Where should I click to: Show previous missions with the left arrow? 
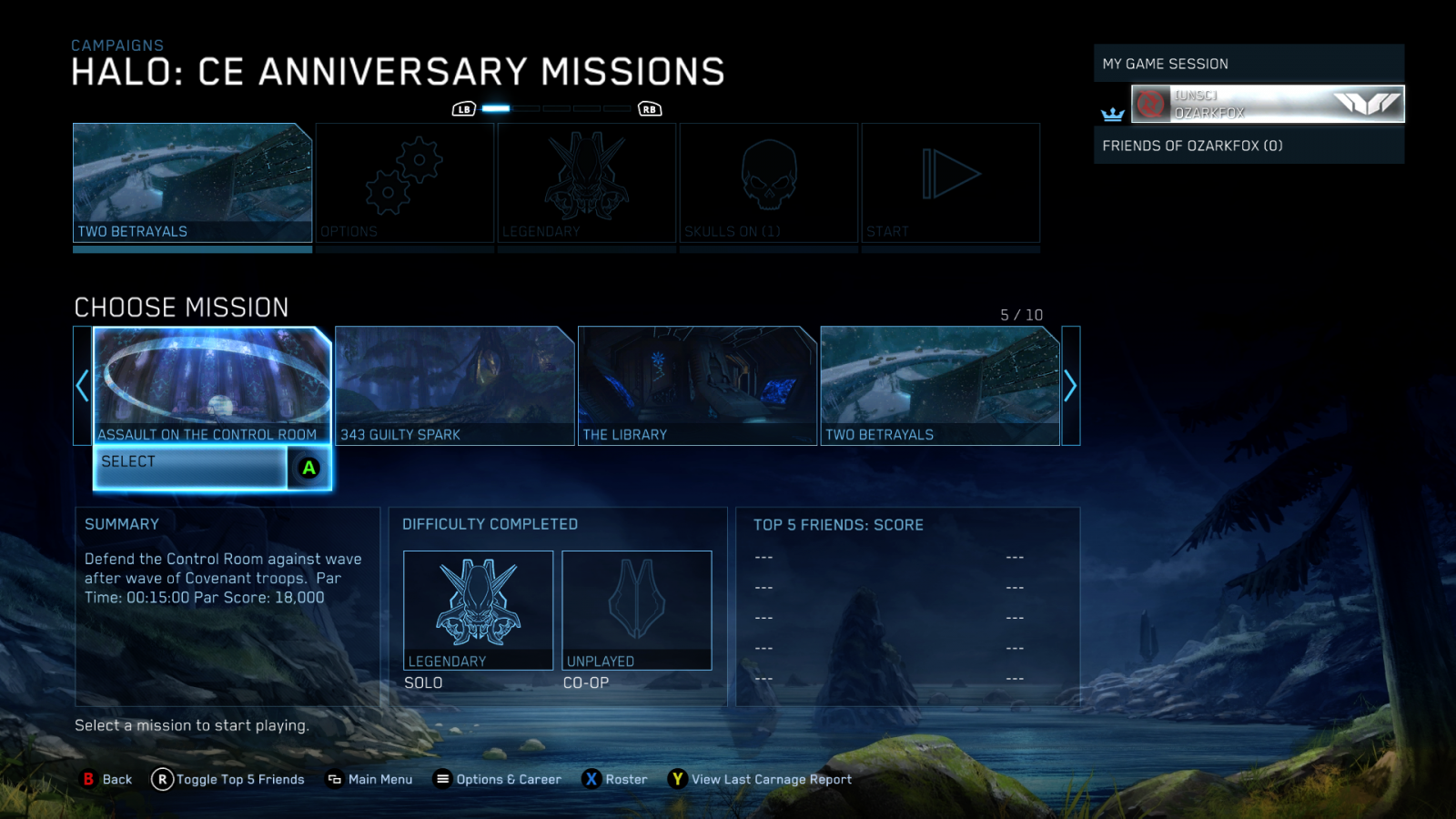pos(82,386)
